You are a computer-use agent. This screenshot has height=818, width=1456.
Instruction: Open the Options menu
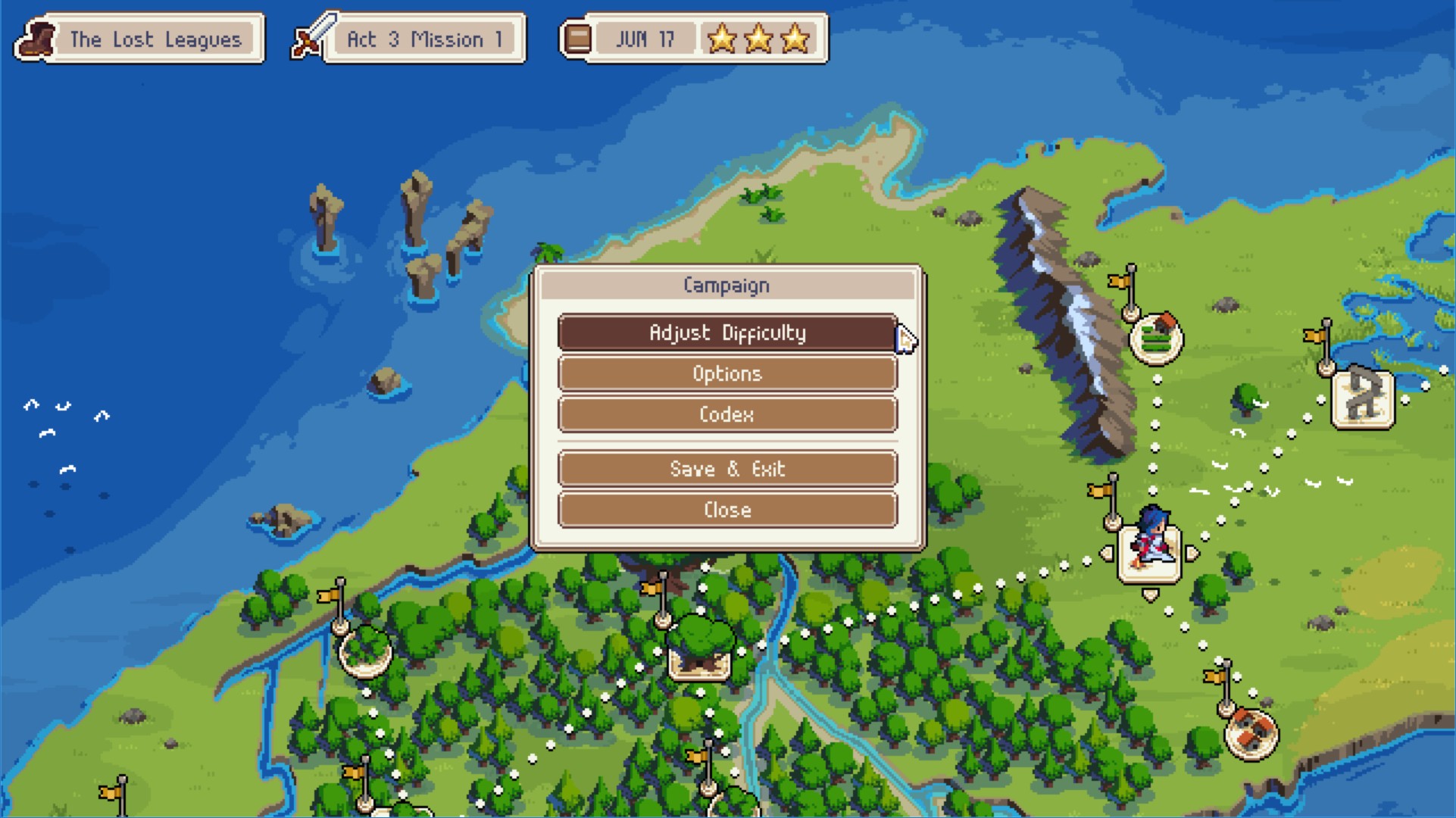pyautogui.click(x=727, y=373)
